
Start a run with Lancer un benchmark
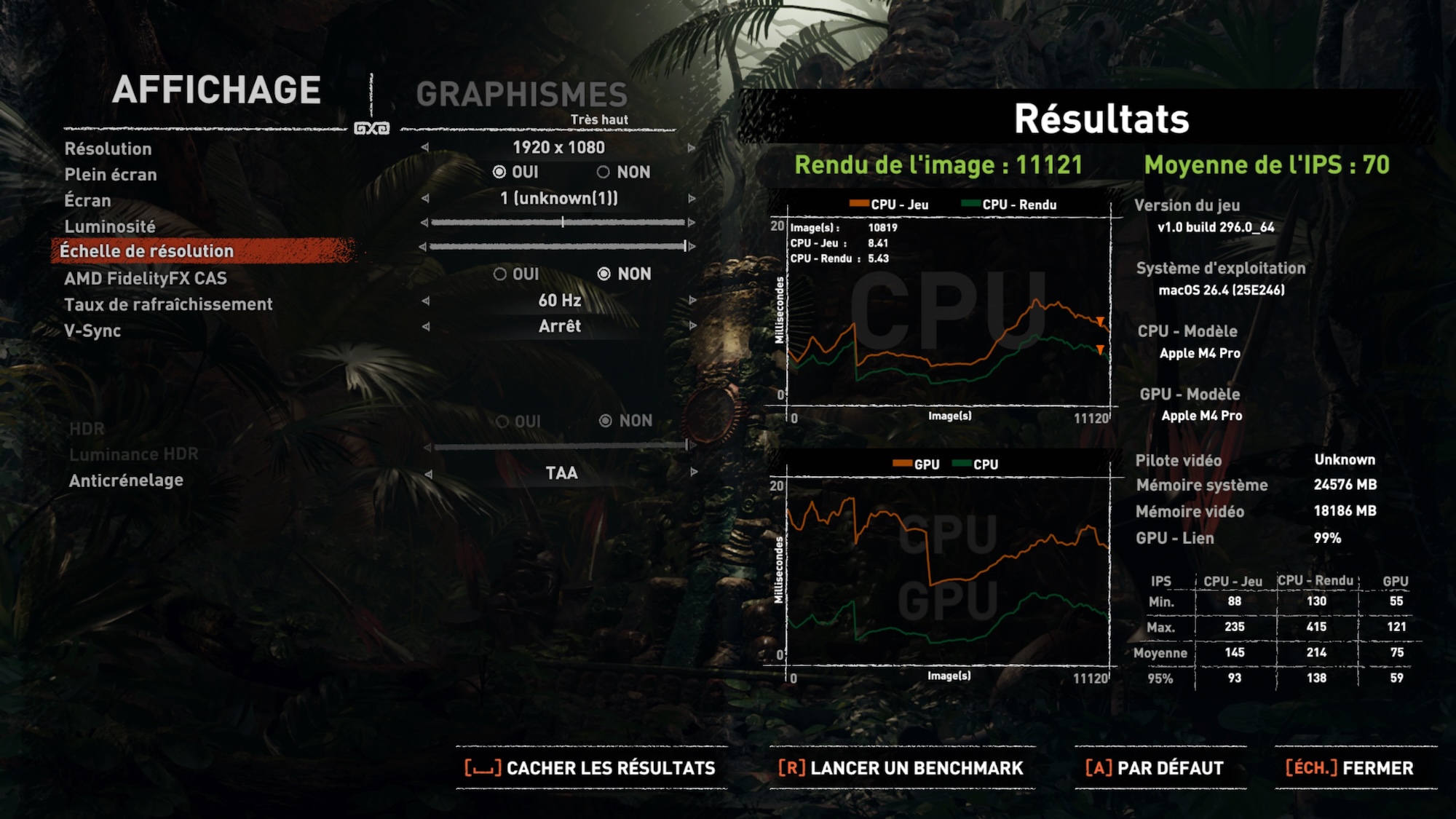click(x=901, y=768)
